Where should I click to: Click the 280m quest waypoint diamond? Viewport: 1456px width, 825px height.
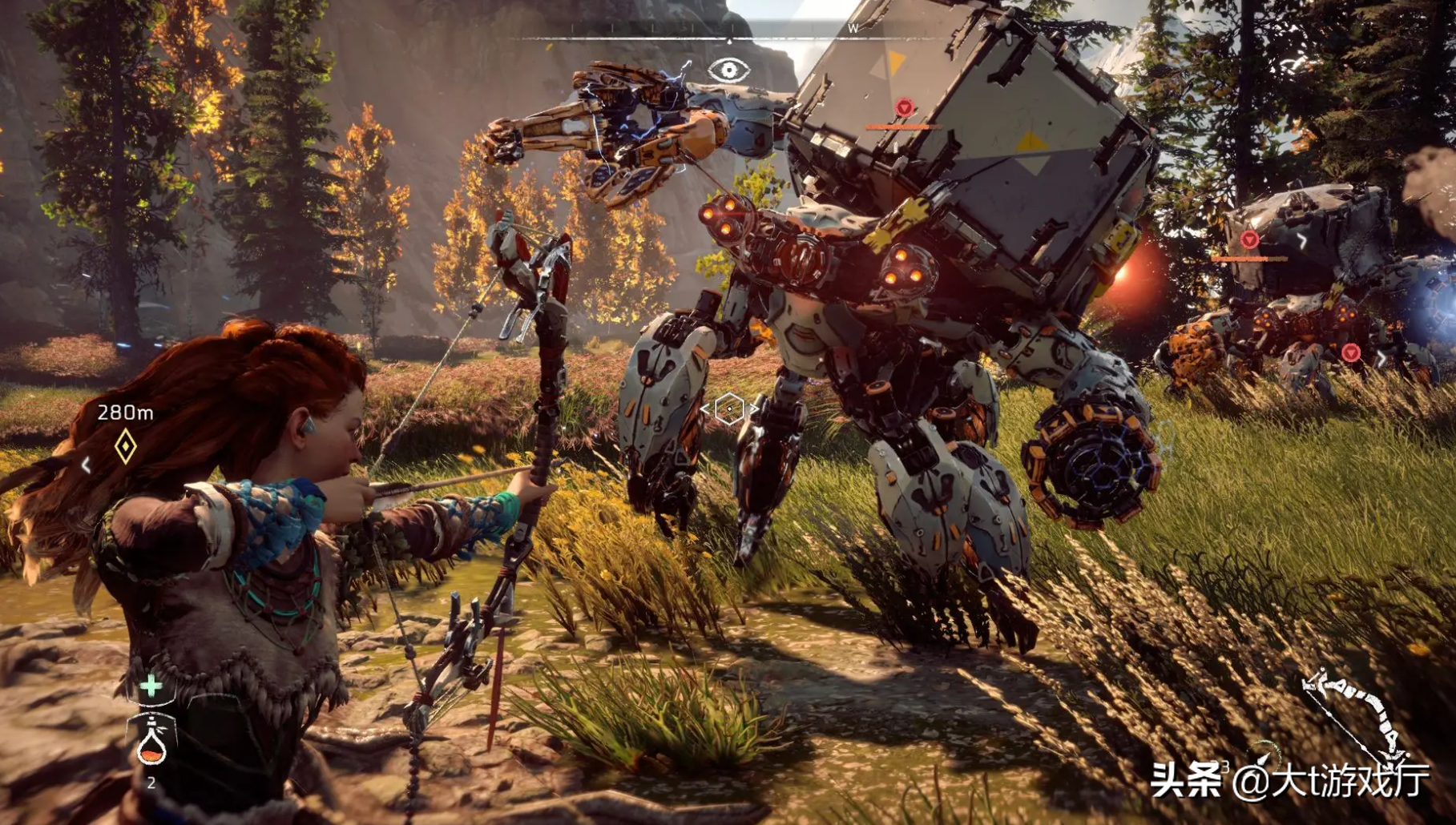tap(125, 446)
